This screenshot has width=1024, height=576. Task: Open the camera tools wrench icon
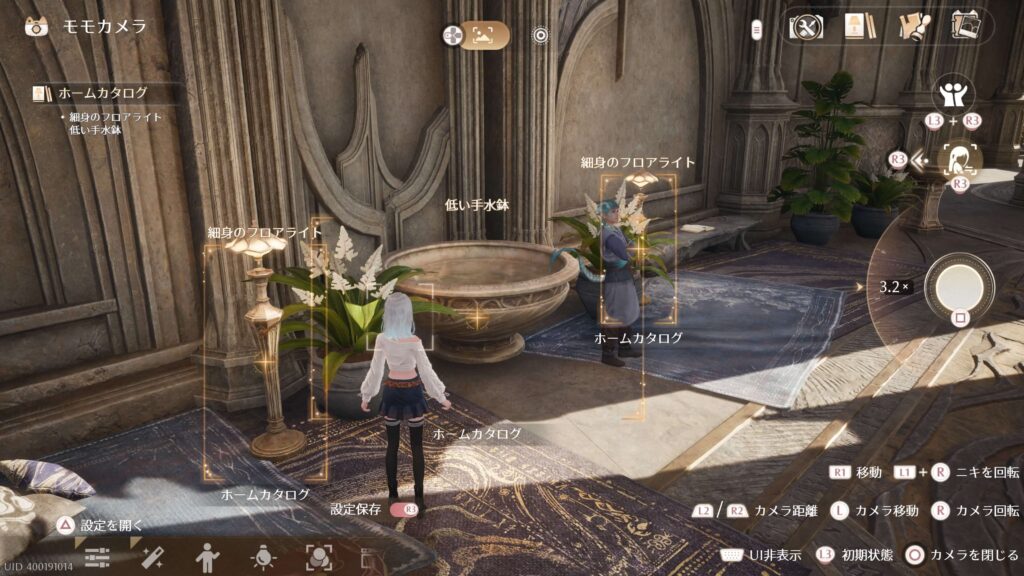tap(805, 27)
